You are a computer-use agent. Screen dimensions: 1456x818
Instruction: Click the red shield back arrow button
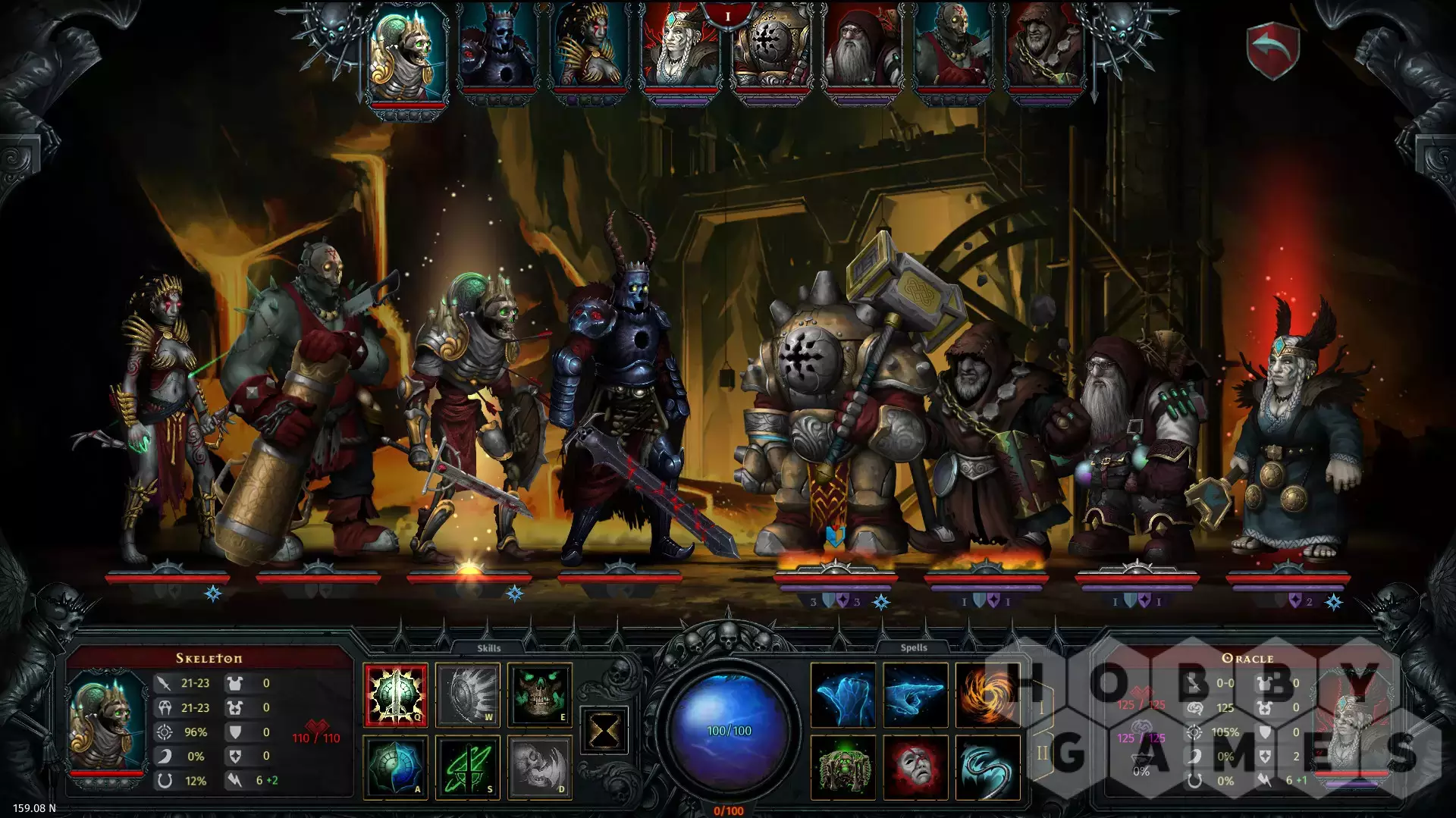(x=1274, y=49)
